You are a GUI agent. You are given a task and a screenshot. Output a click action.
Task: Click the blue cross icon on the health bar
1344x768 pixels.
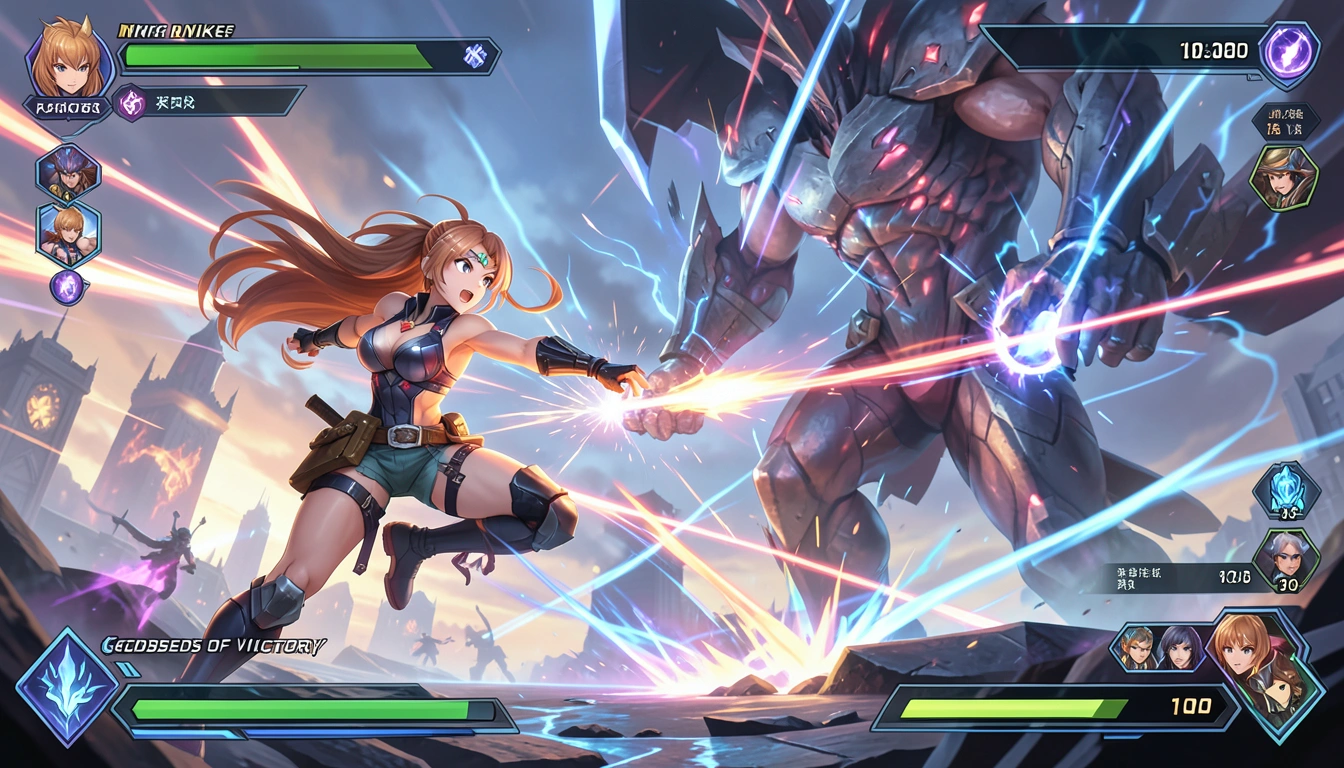coord(474,57)
